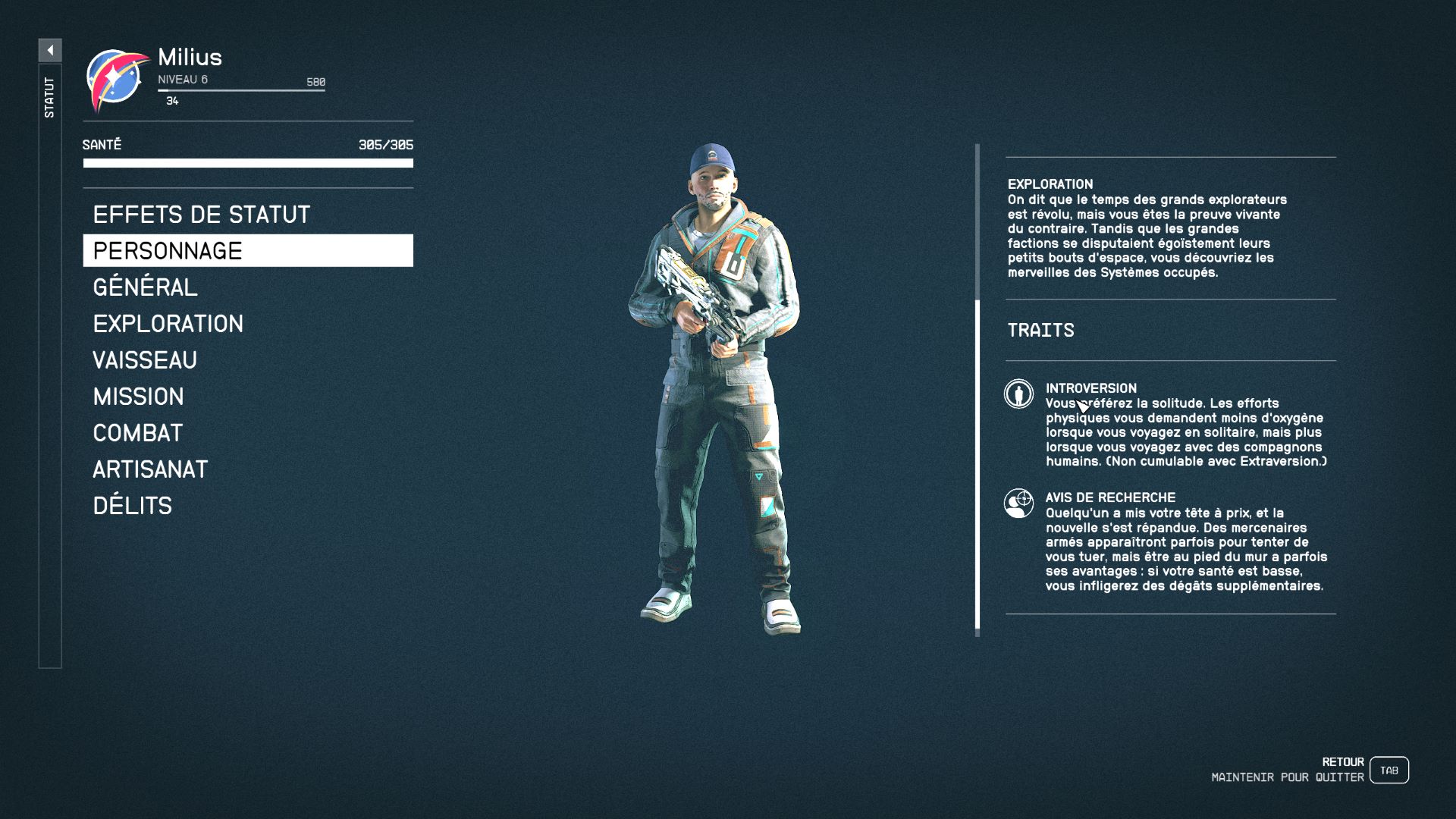Choose the Vaisseau entry

point(145,360)
